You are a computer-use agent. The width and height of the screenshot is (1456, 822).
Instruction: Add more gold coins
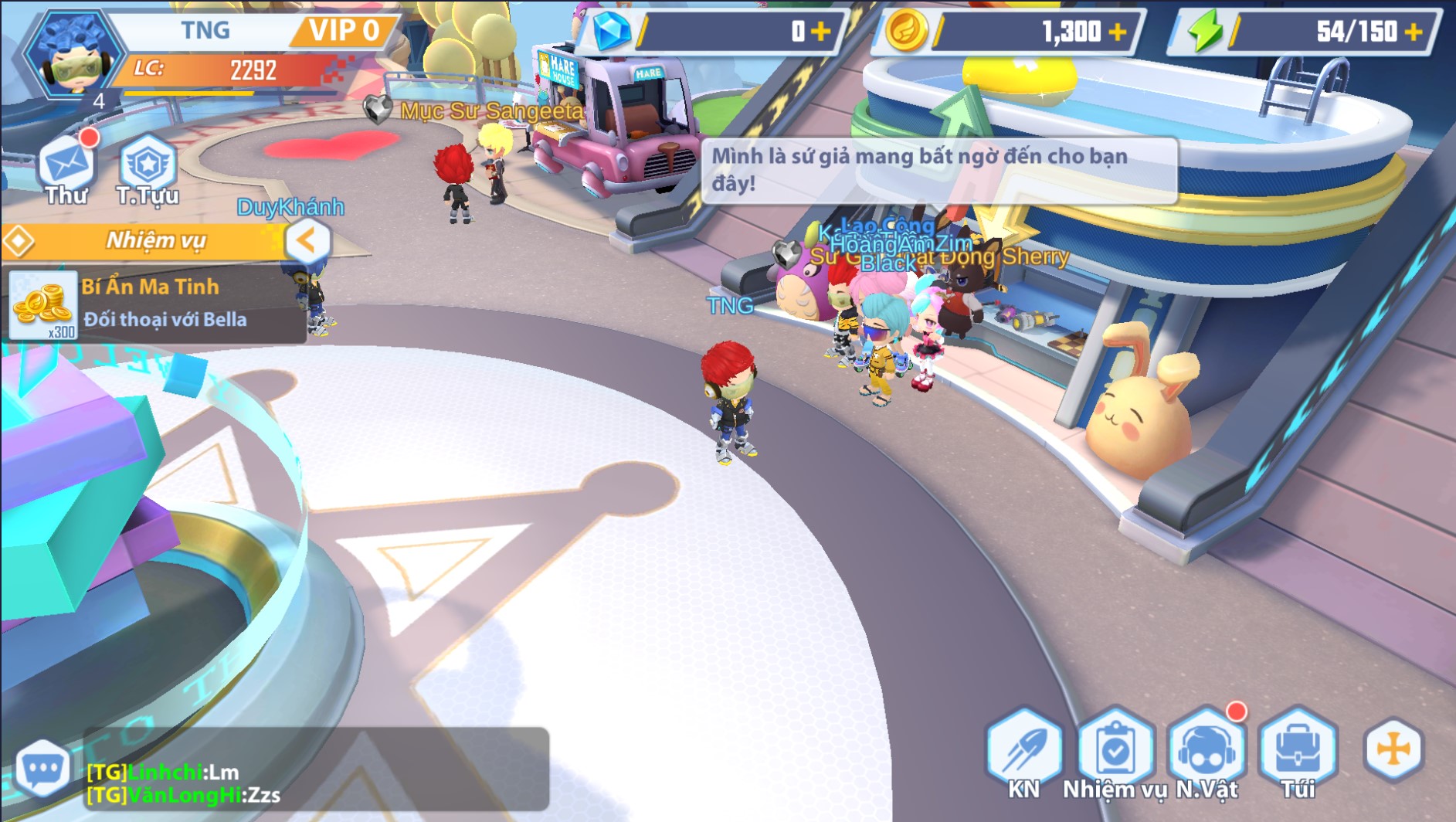[x=1117, y=32]
